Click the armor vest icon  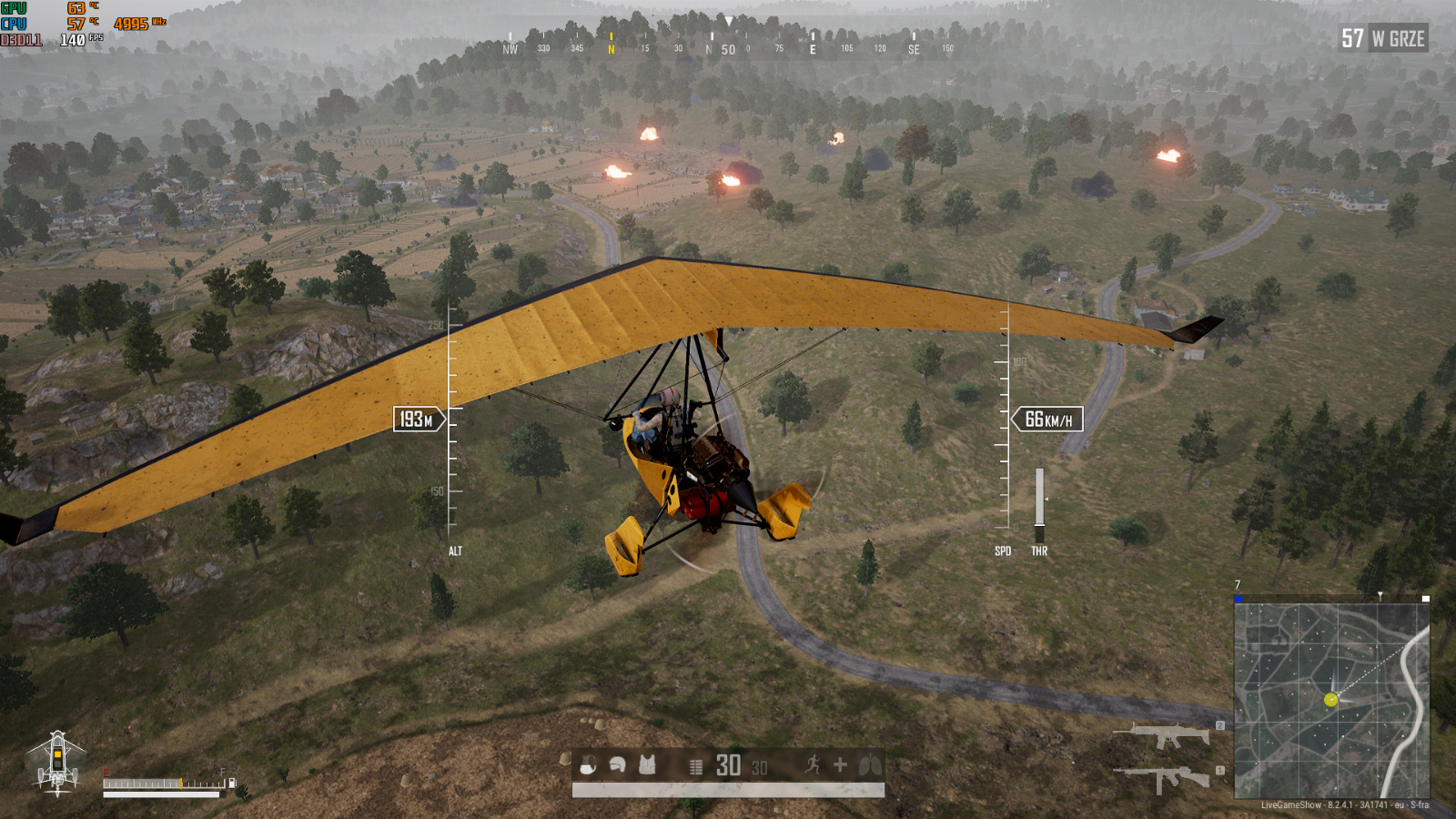tap(647, 765)
